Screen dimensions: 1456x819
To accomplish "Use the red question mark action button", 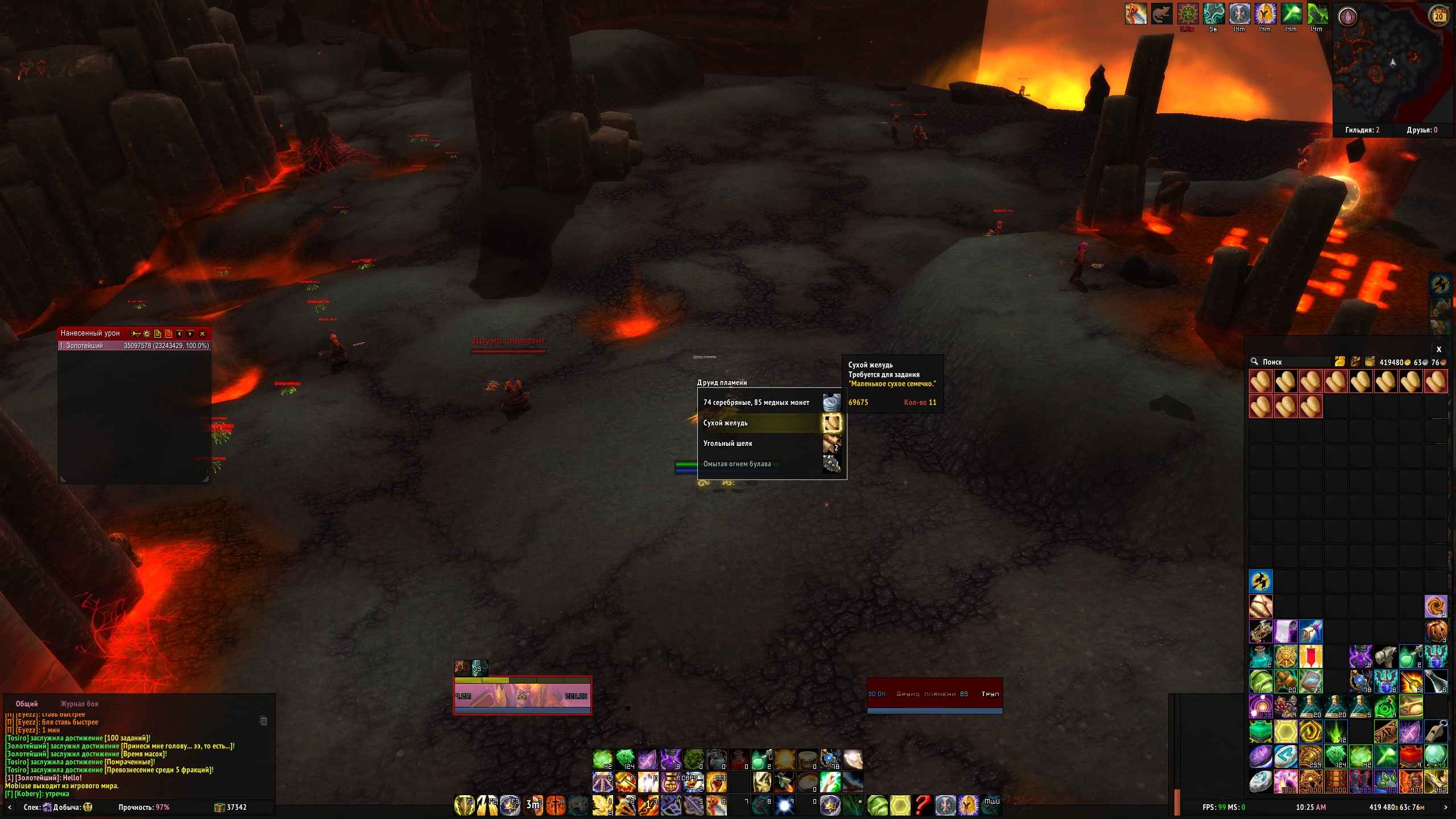I will click(923, 805).
